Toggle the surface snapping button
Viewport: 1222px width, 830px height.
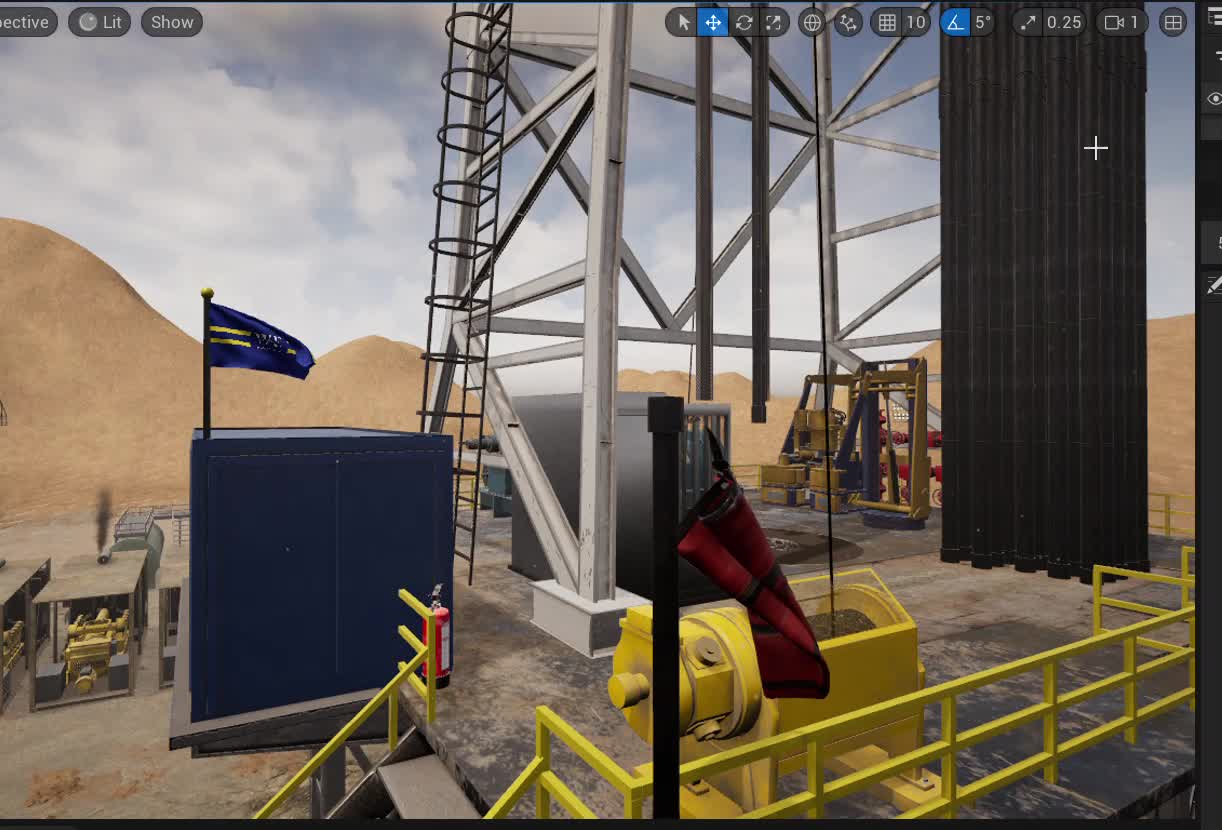[848, 22]
